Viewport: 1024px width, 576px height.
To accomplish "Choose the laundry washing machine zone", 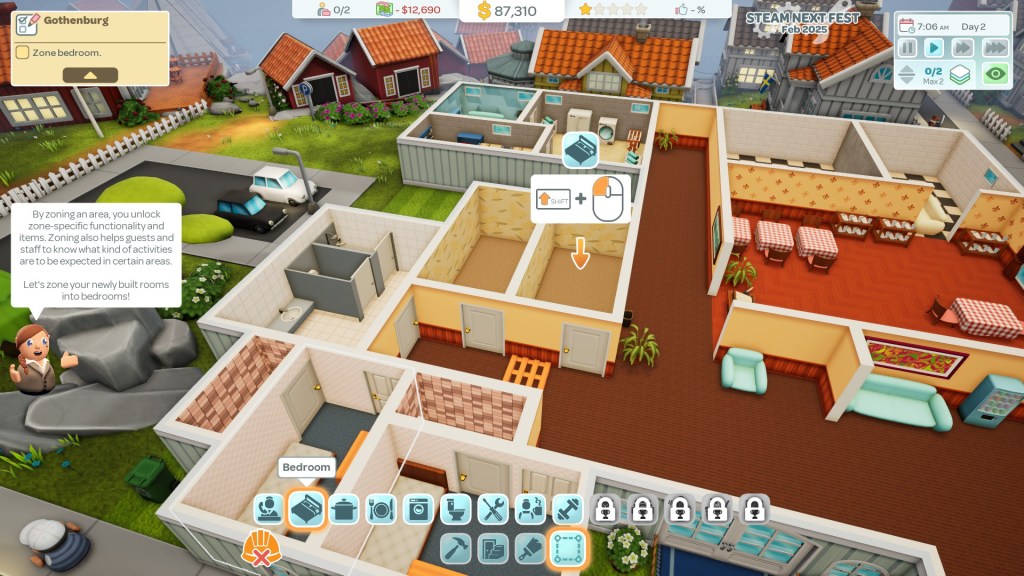I will [x=418, y=509].
